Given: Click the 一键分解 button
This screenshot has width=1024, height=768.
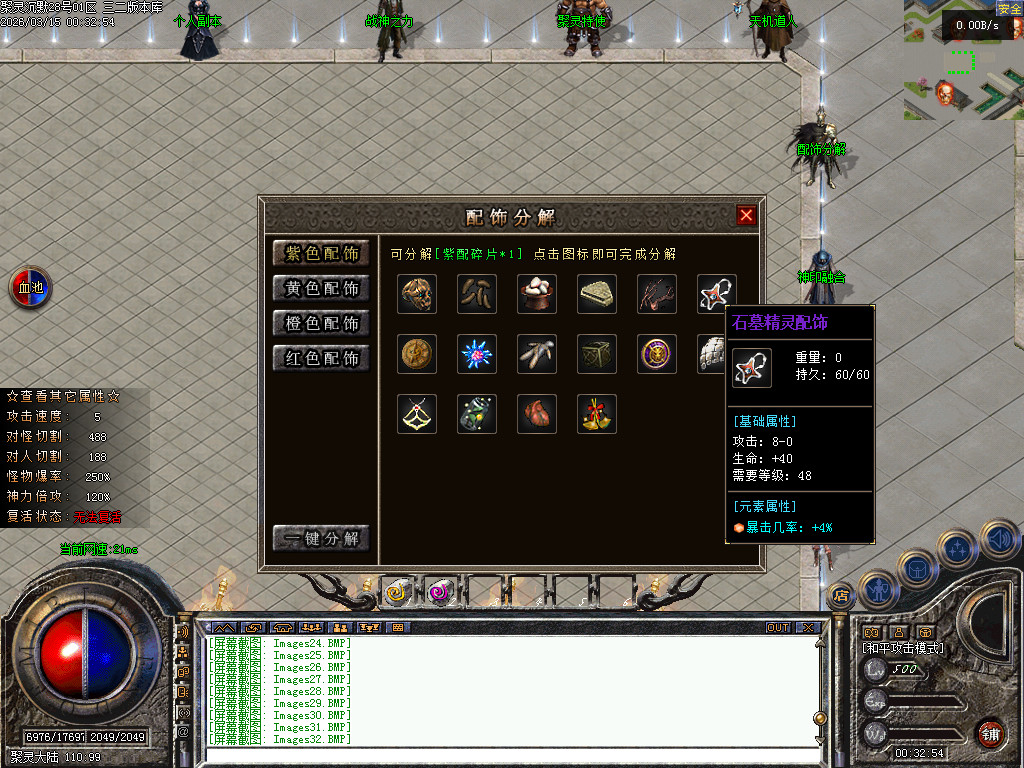Looking at the screenshot, I should pos(321,538).
